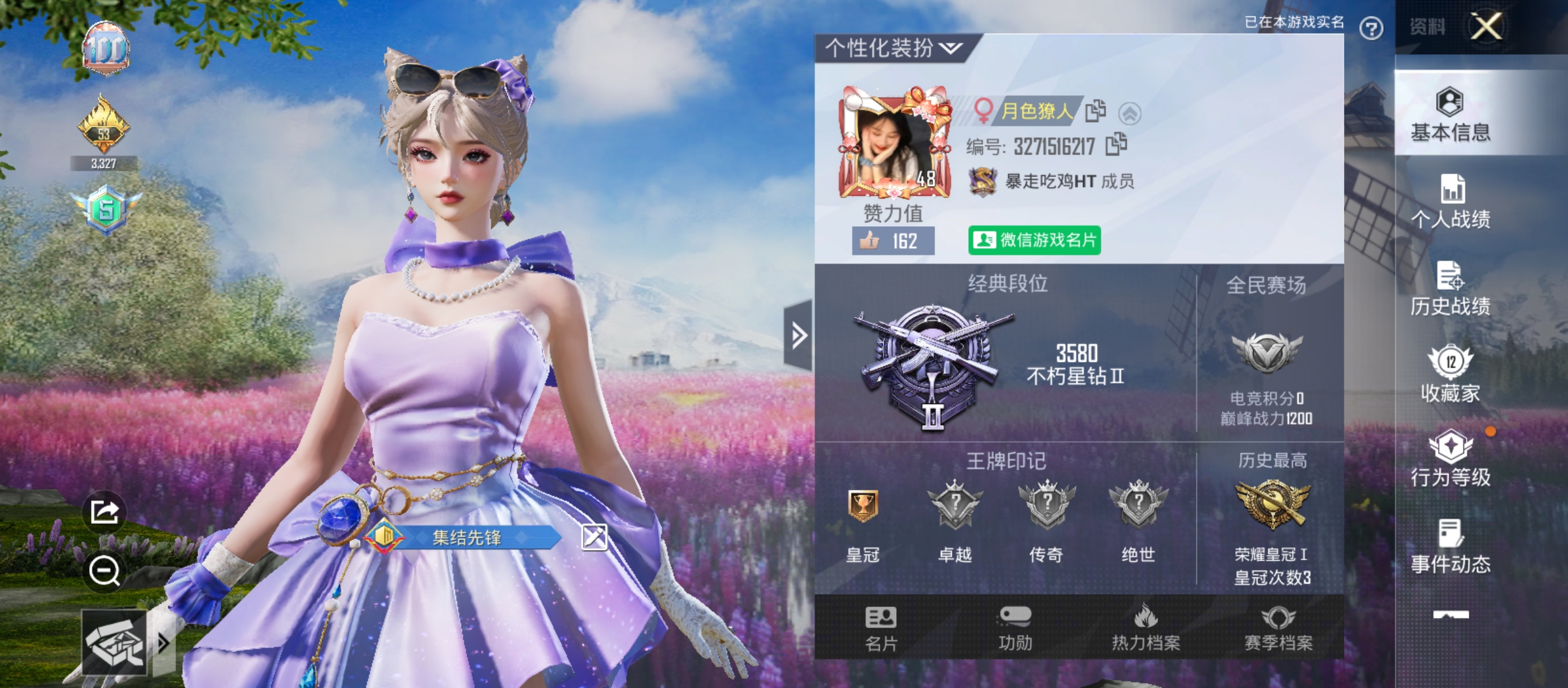Open the 微信游戏名片 button
1568x688 pixels.
point(1034,240)
